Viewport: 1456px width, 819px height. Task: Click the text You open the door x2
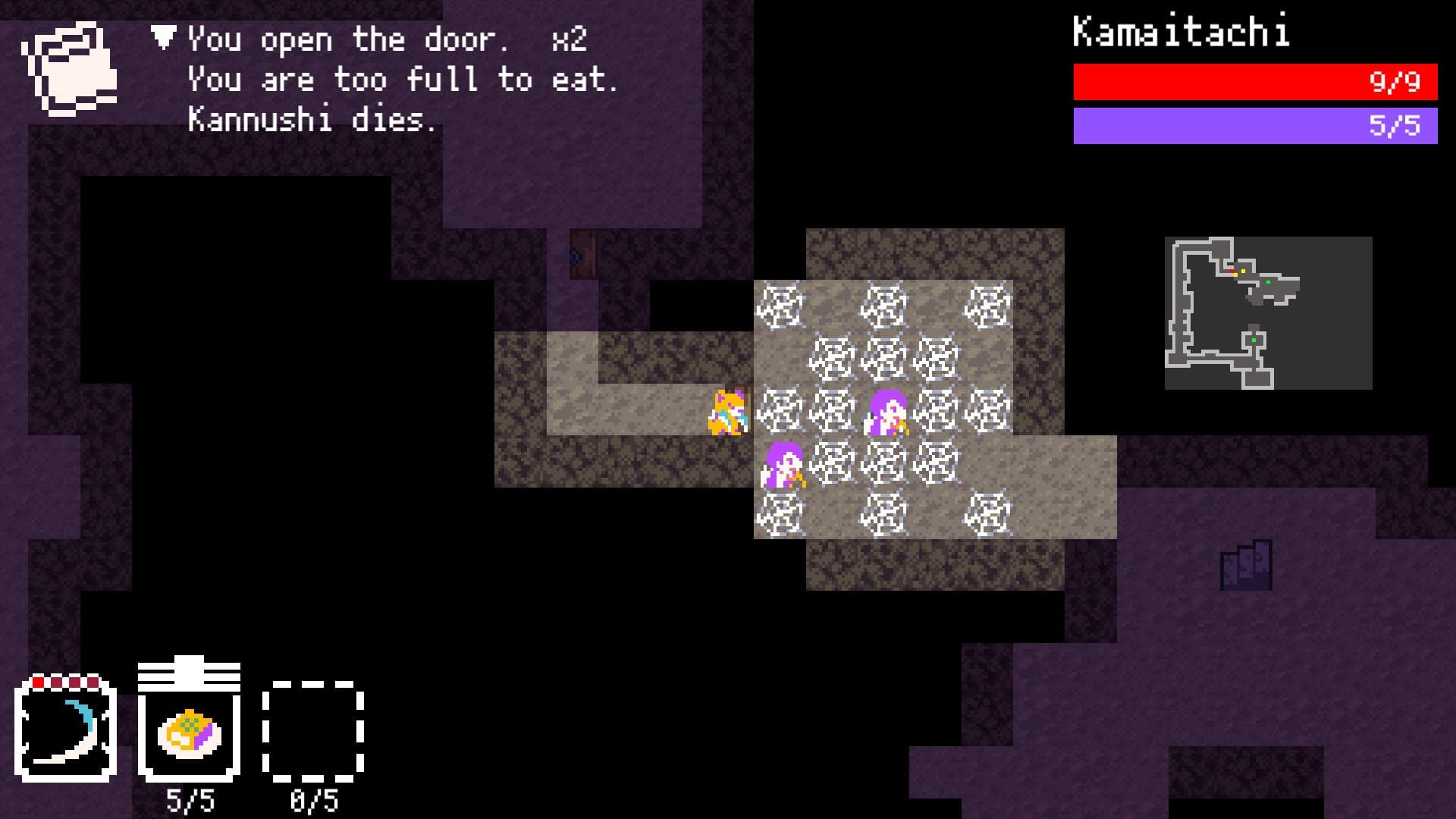point(387,39)
